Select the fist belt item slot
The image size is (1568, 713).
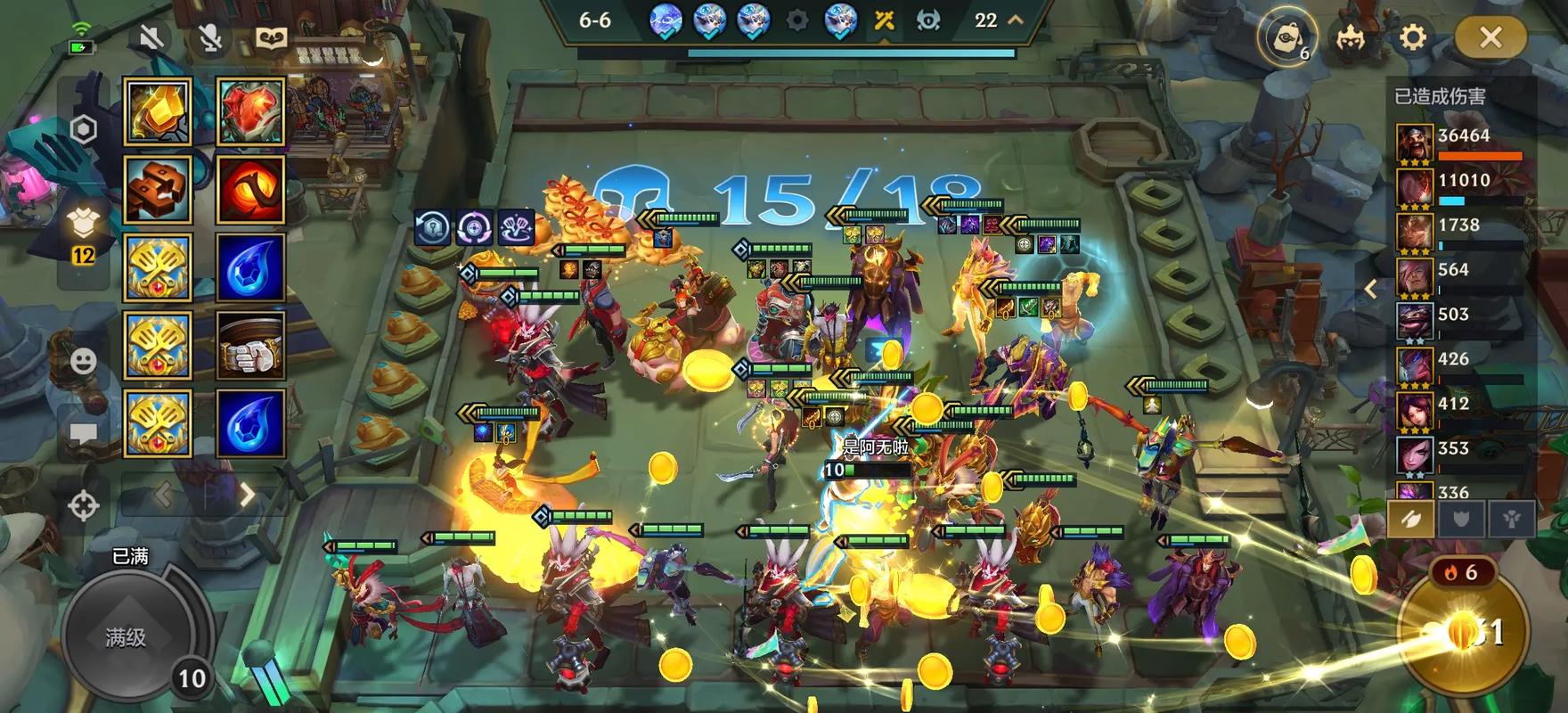pos(250,346)
